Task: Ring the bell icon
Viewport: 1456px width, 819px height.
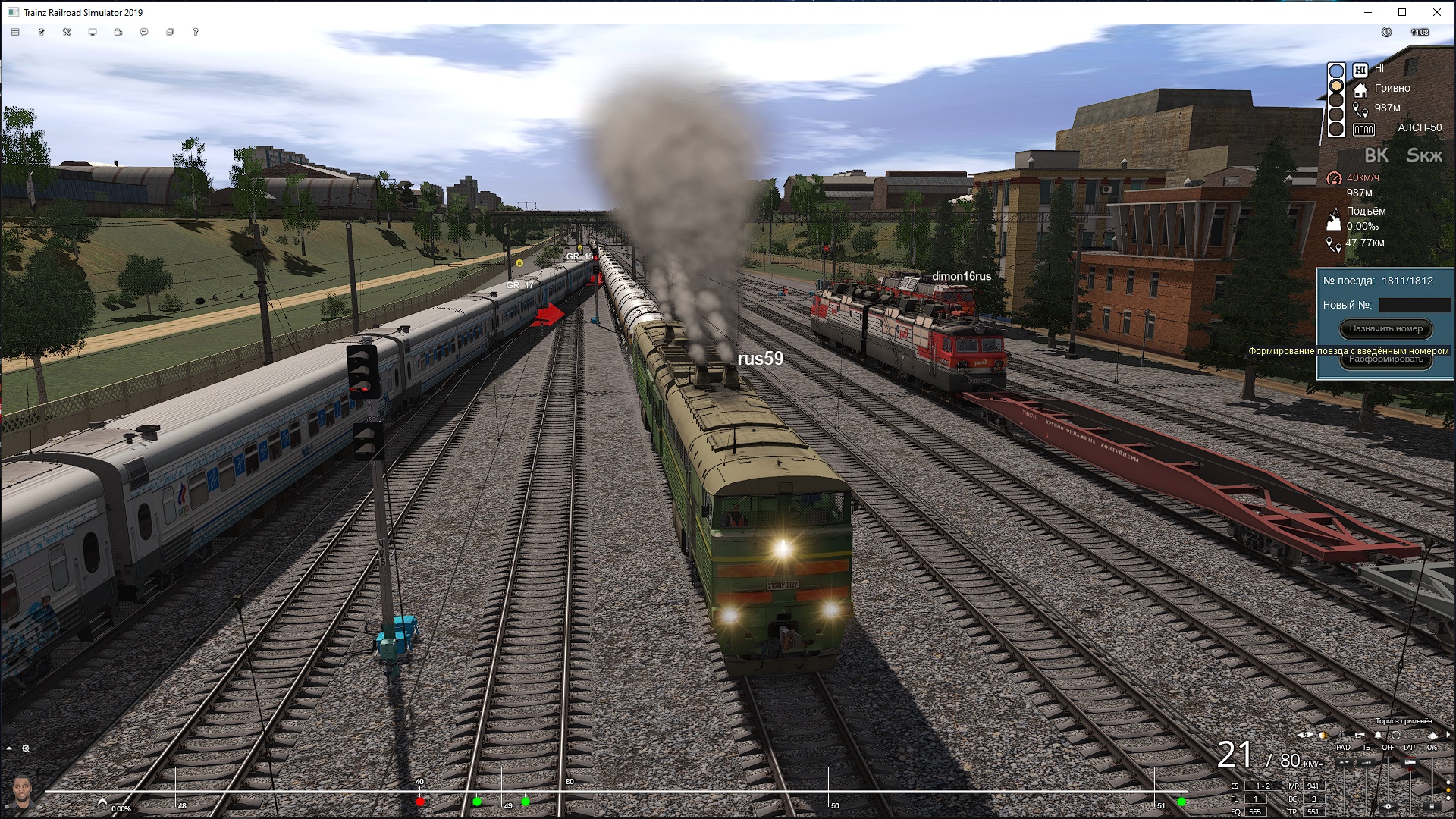Action: tap(1378, 735)
